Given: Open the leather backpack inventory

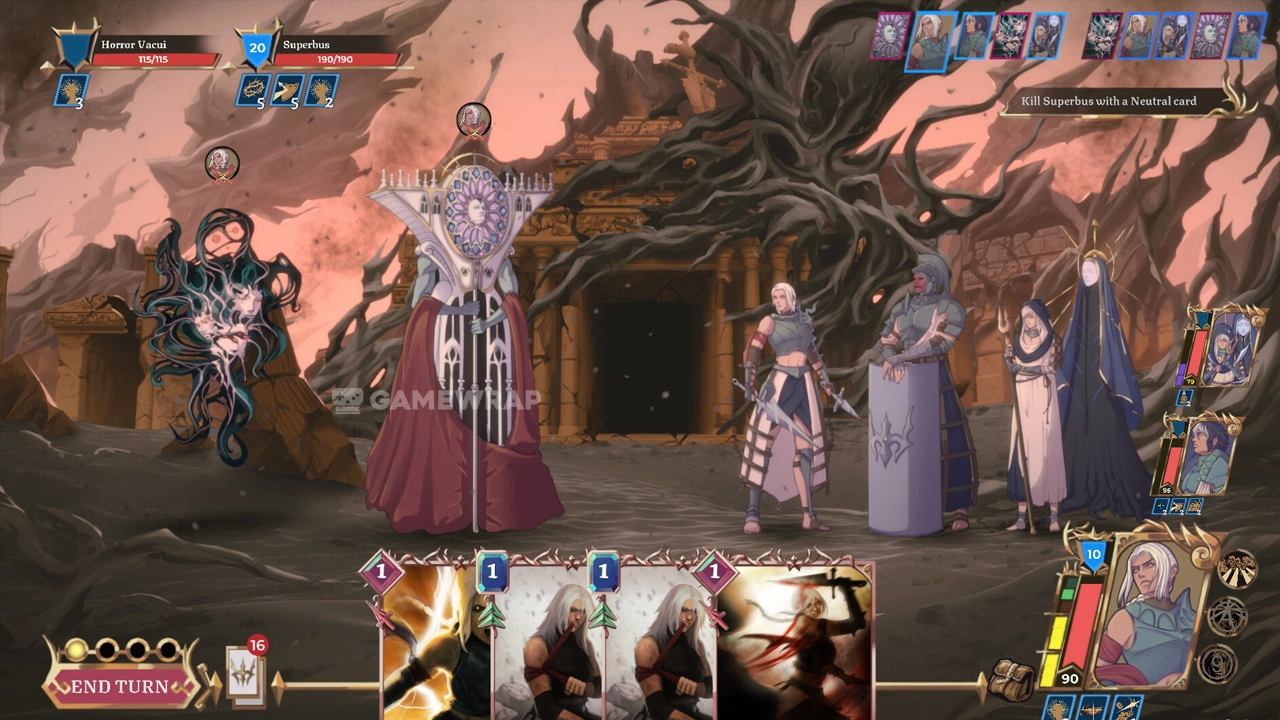Looking at the screenshot, I should [x=1012, y=680].
